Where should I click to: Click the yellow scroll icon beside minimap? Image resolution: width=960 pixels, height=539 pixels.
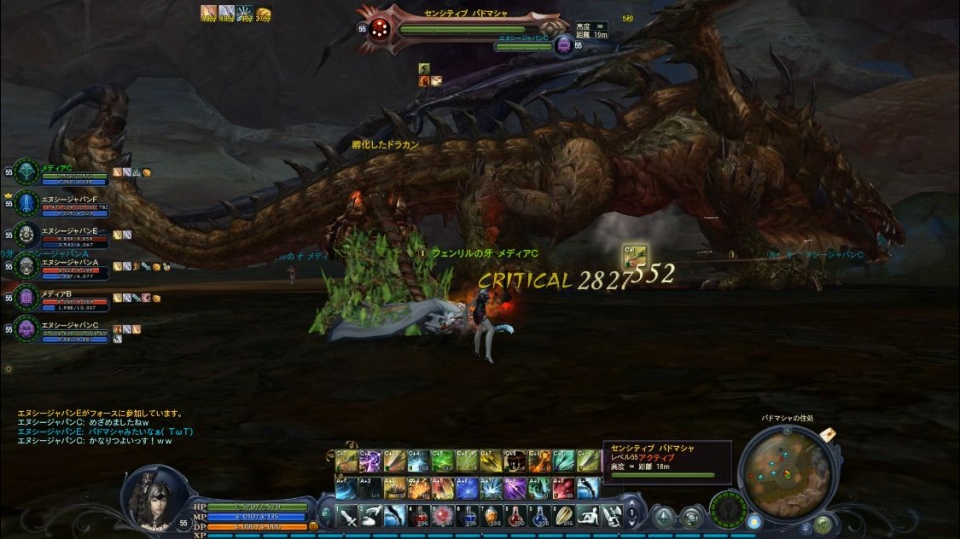827,434
